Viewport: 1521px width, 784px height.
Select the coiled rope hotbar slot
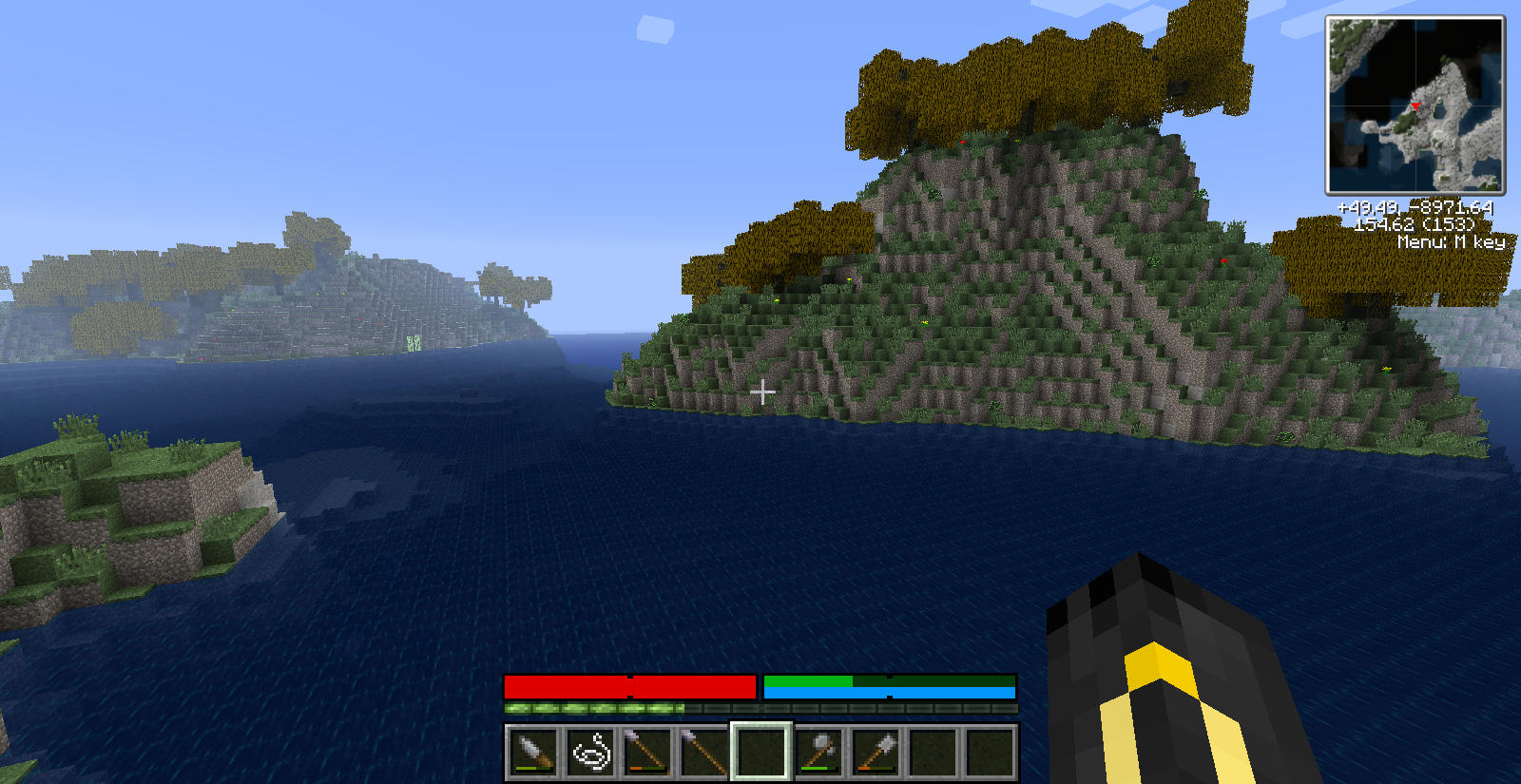click(590, 753)
